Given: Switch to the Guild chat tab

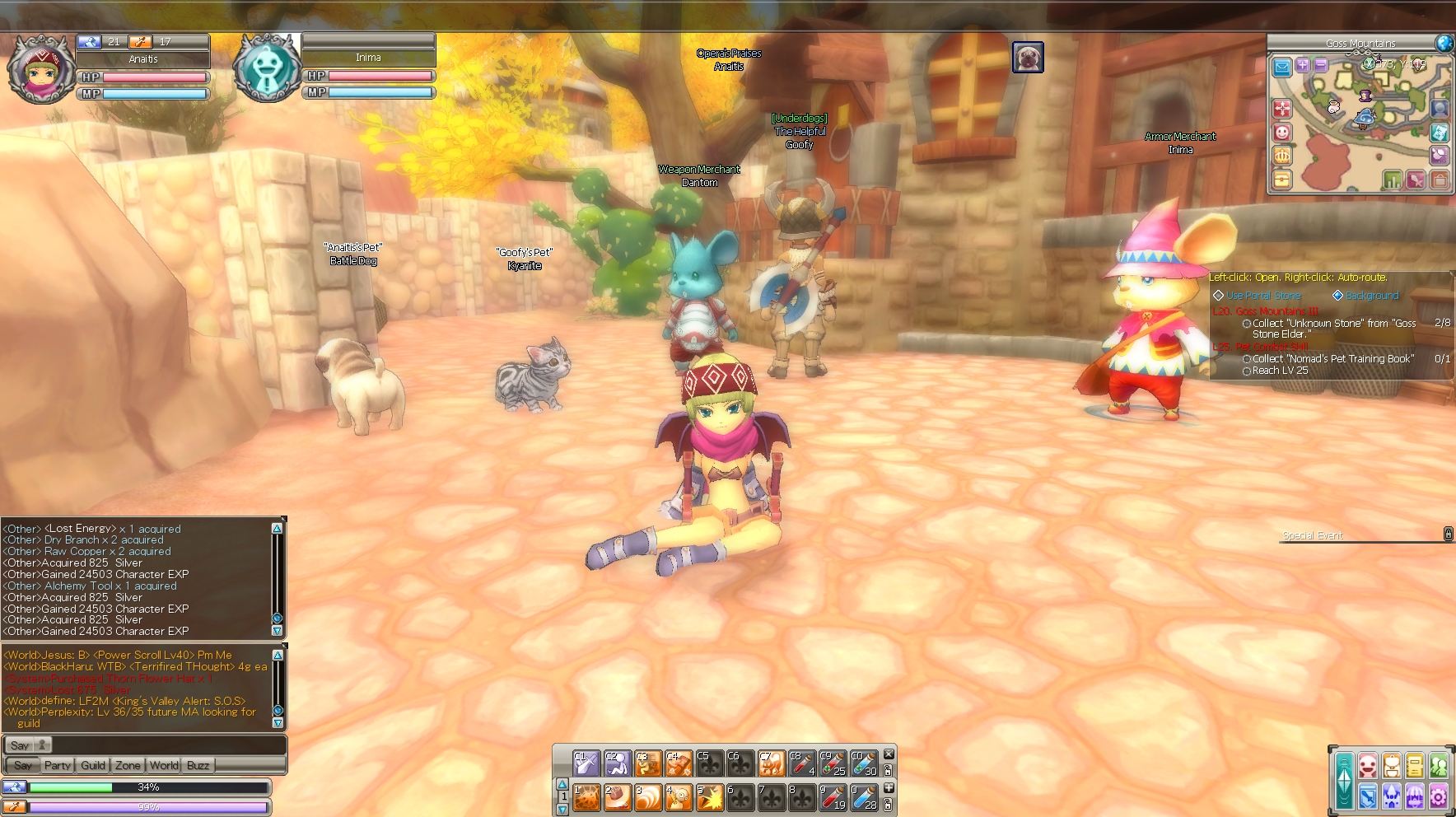Looking at the screenshot, I should pos(93,765).
